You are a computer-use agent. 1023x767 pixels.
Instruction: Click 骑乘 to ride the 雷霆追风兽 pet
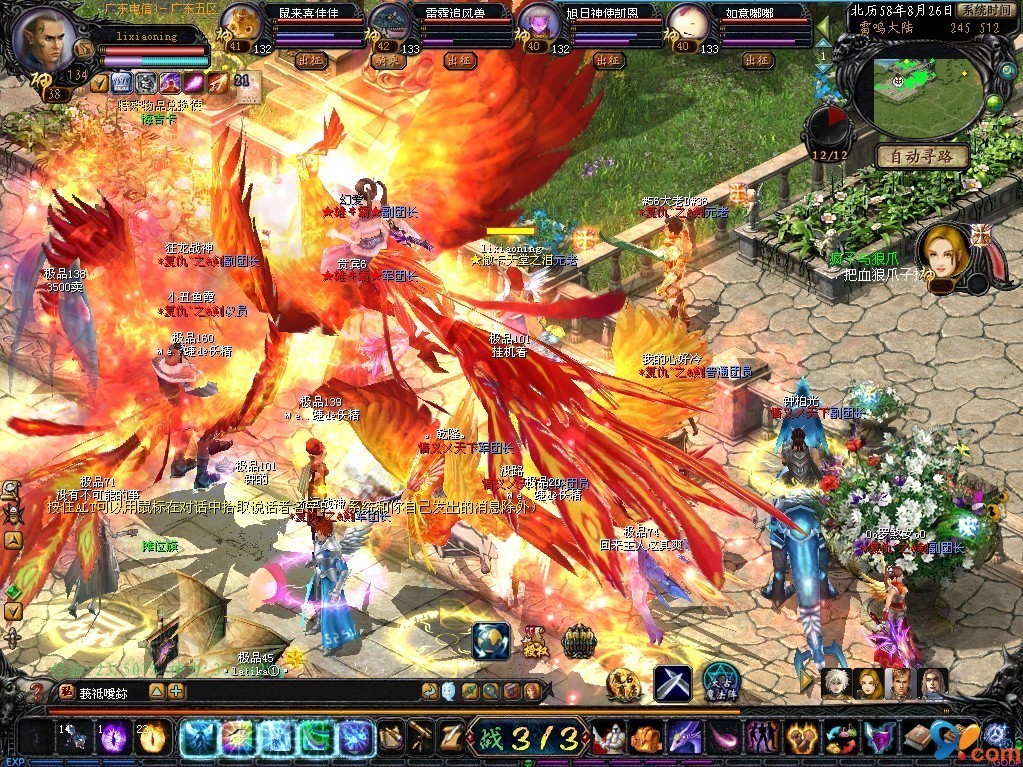coord(385,60)
